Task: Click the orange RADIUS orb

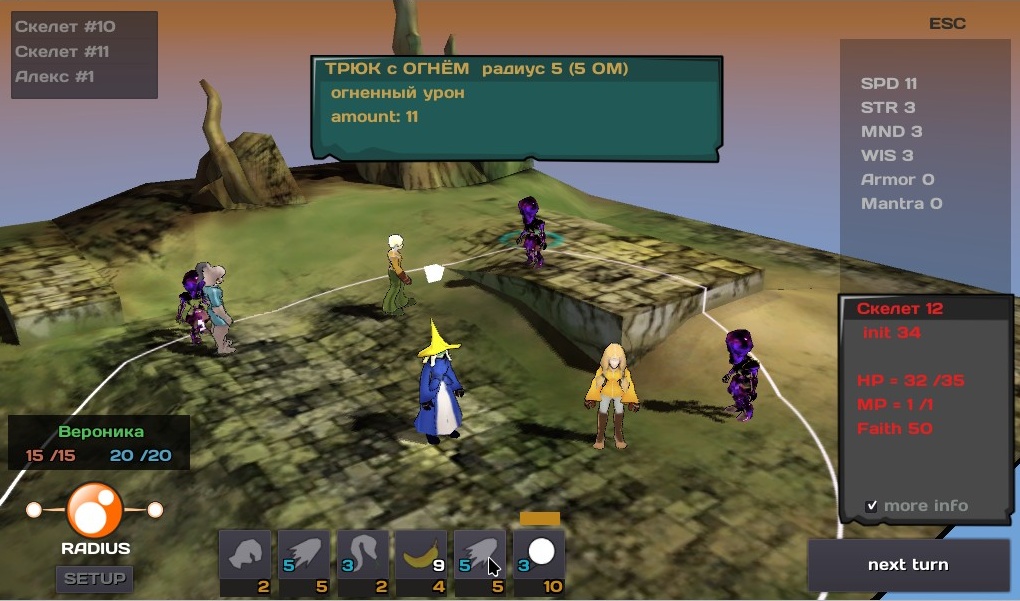Action: point(95,510)
